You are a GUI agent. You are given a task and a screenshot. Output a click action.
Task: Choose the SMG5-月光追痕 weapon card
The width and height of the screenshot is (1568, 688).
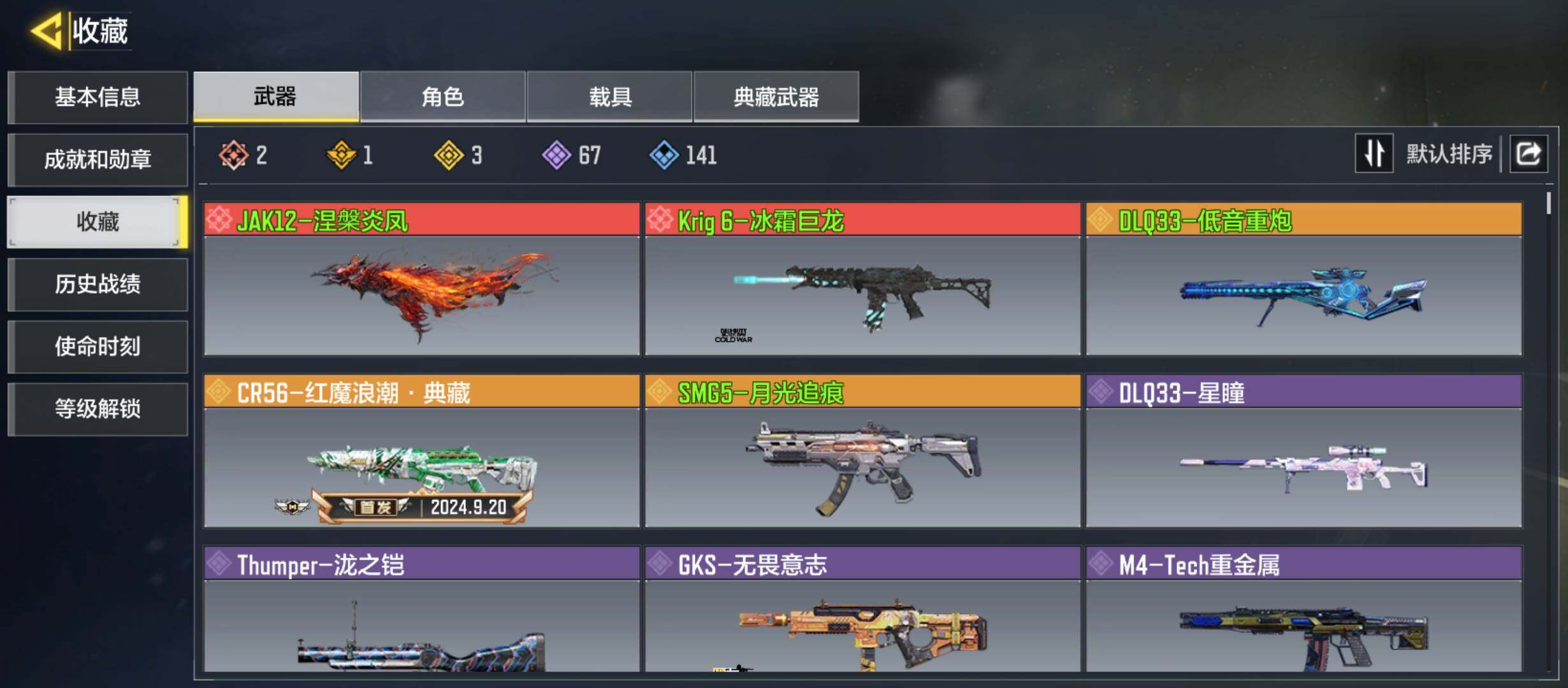pos(862,451)
